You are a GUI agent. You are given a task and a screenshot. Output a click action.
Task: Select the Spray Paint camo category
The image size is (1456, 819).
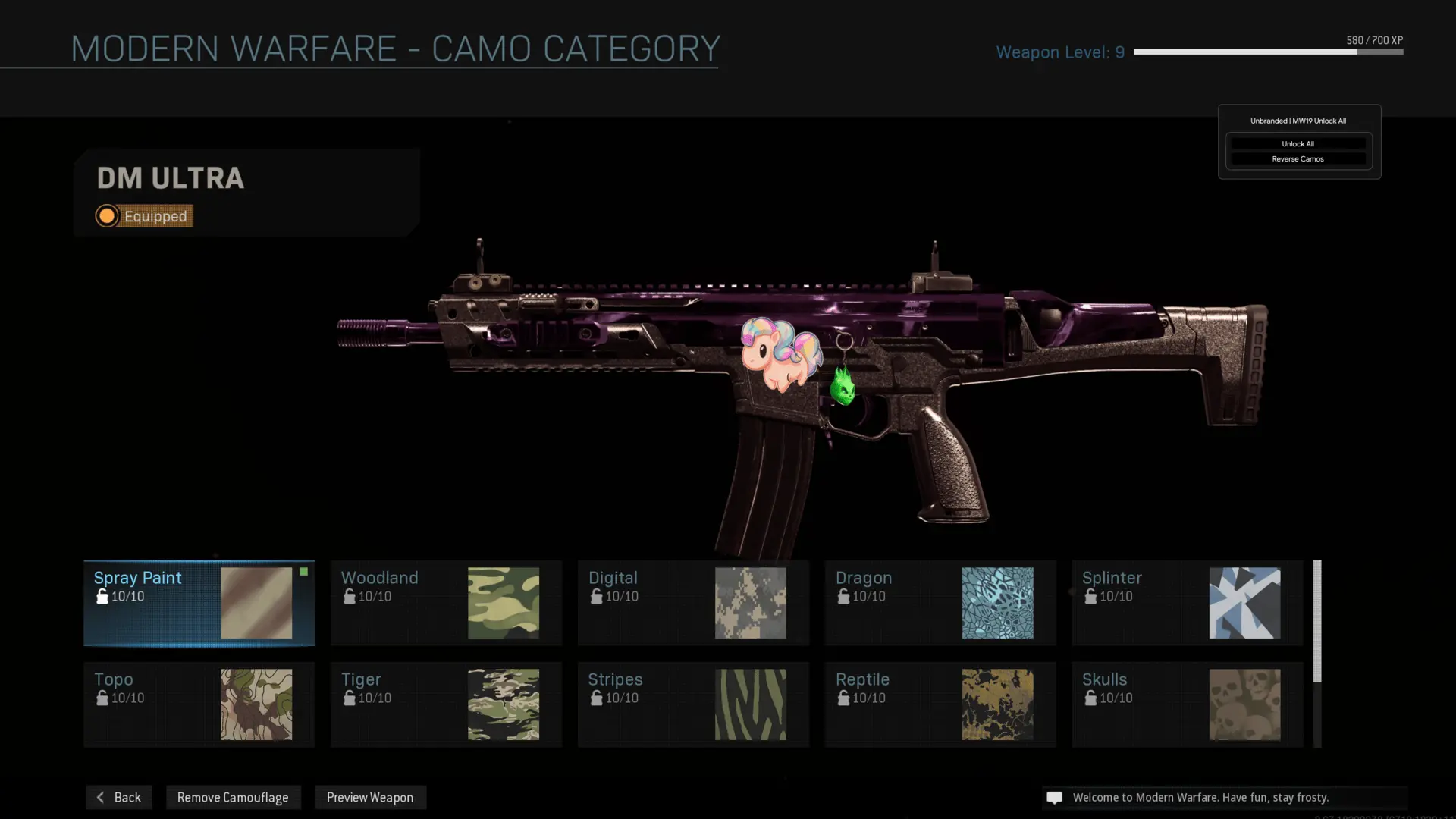click(x=199, y=603)
